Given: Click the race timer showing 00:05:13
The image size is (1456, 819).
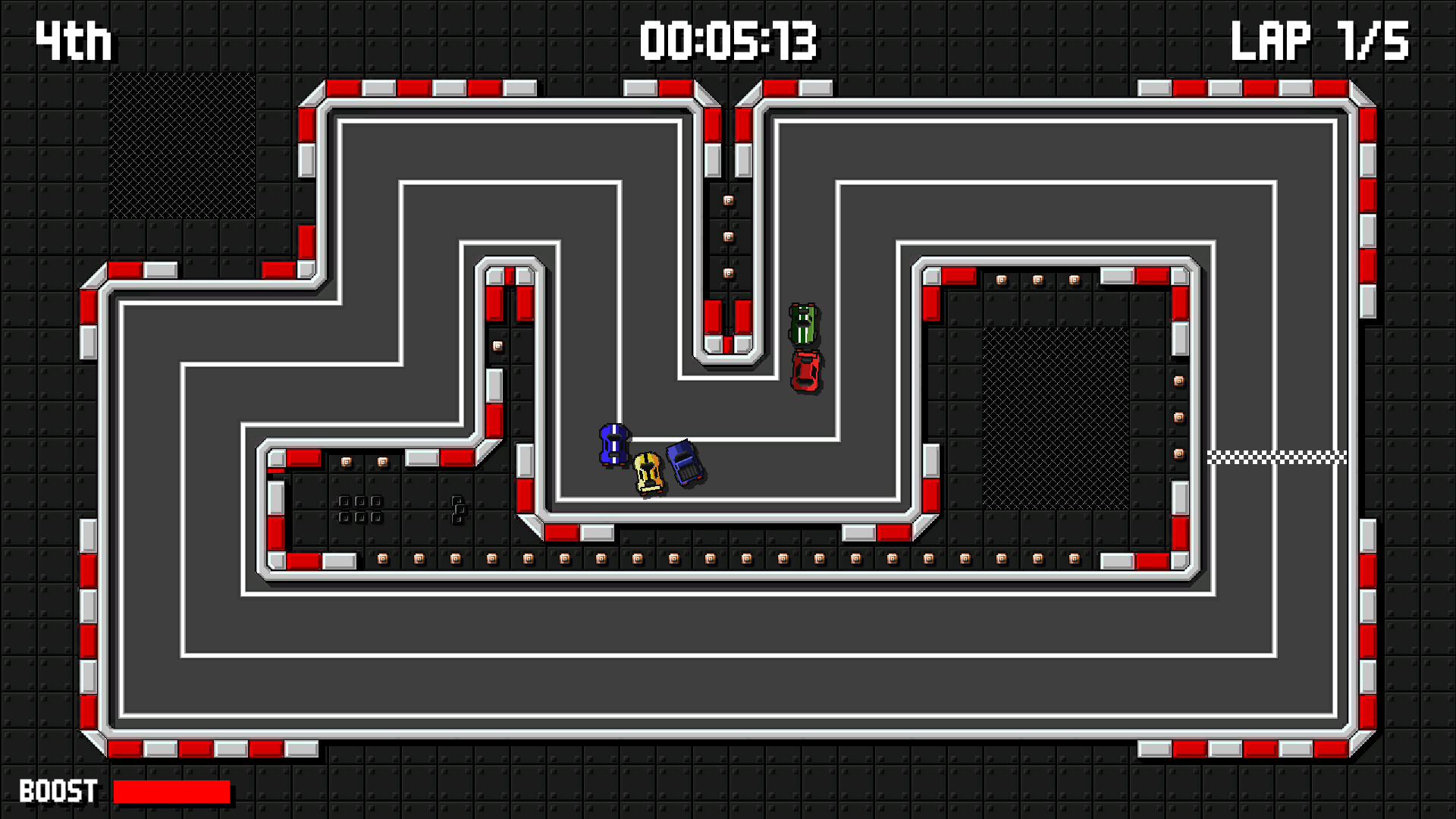Looking at the screenshot, I should [x=730, y=42].
